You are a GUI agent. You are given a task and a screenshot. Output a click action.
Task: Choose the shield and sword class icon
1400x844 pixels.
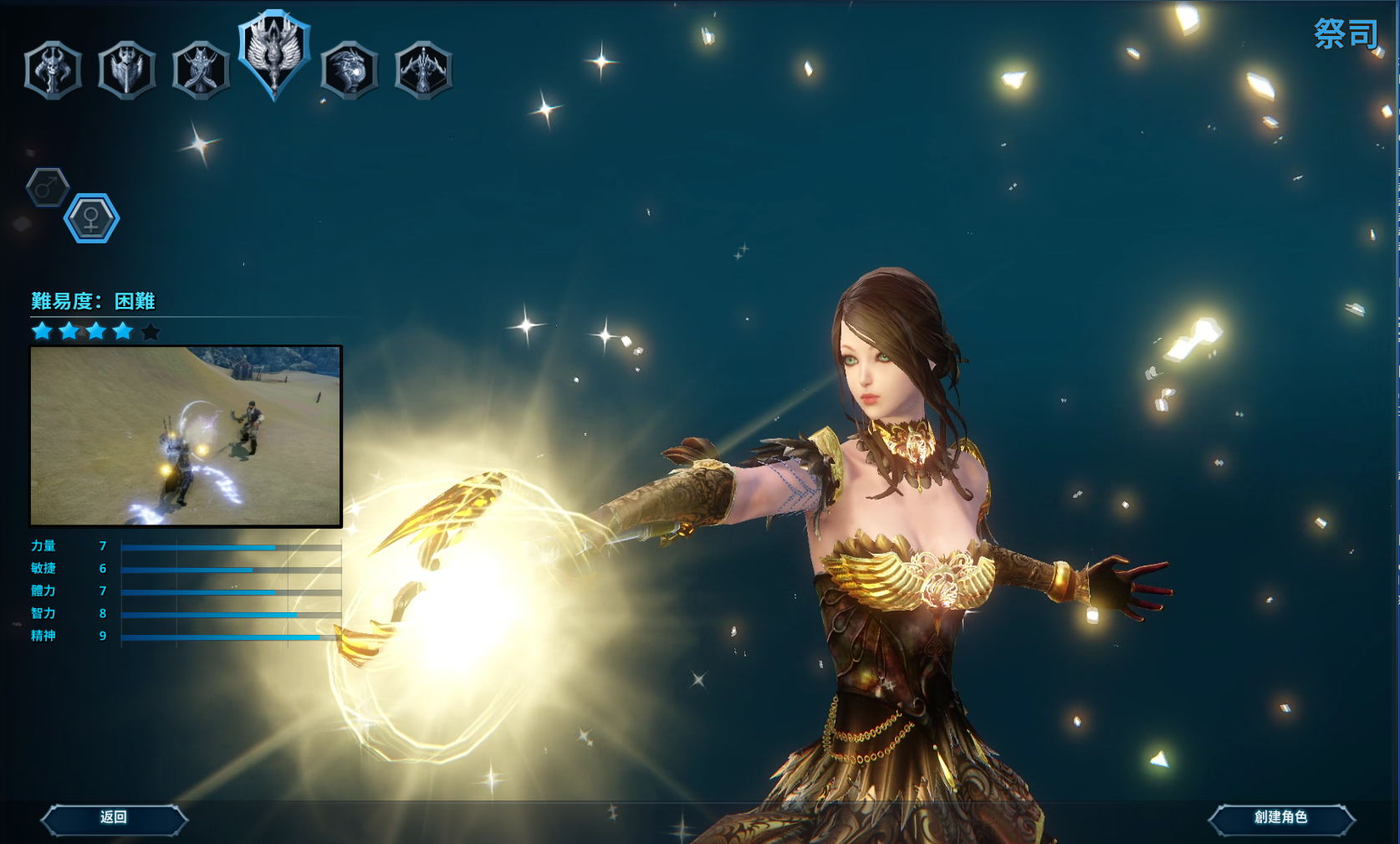[x=126, y=70]
